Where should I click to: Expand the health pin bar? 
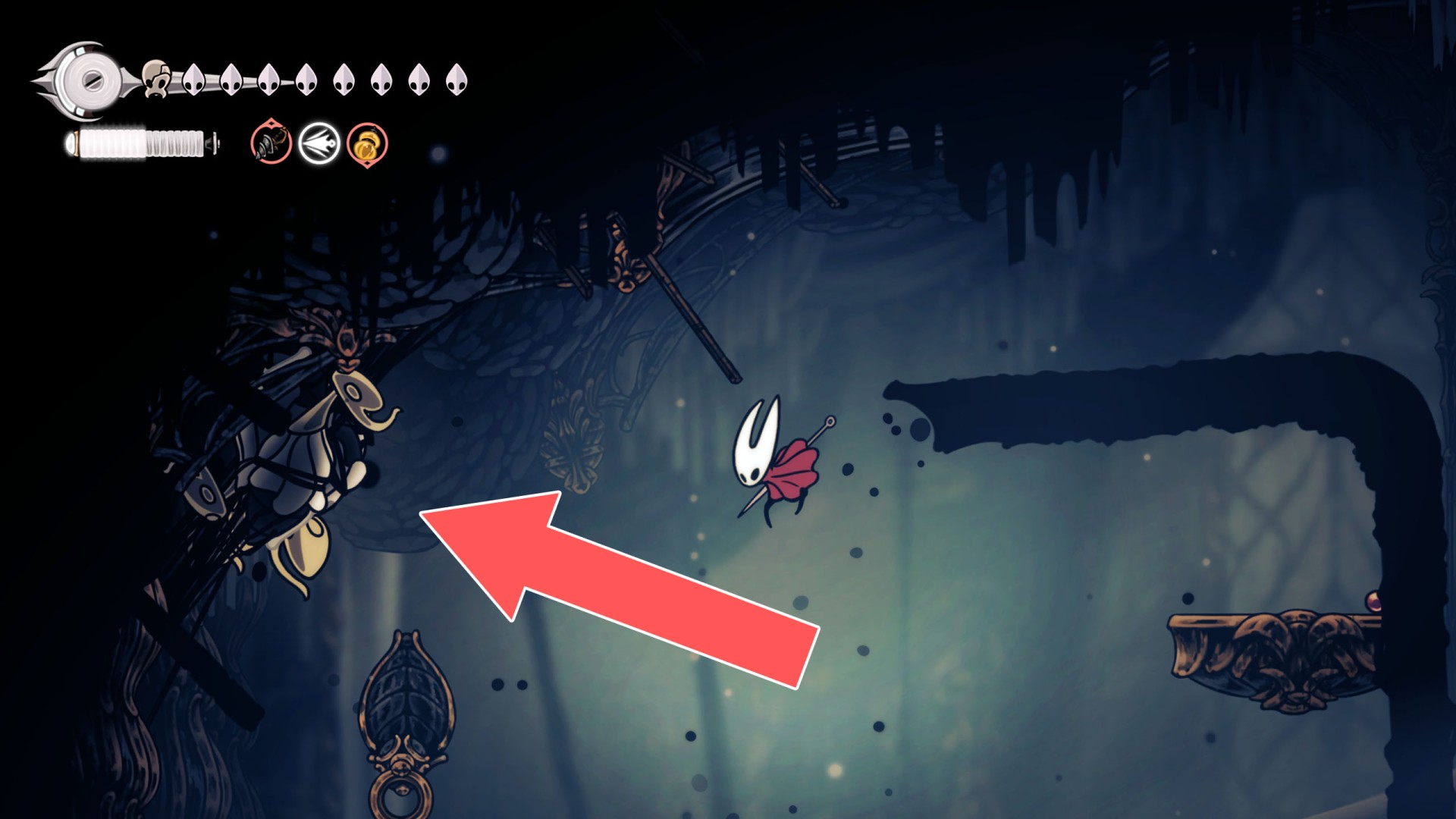[x=326, y=80]
